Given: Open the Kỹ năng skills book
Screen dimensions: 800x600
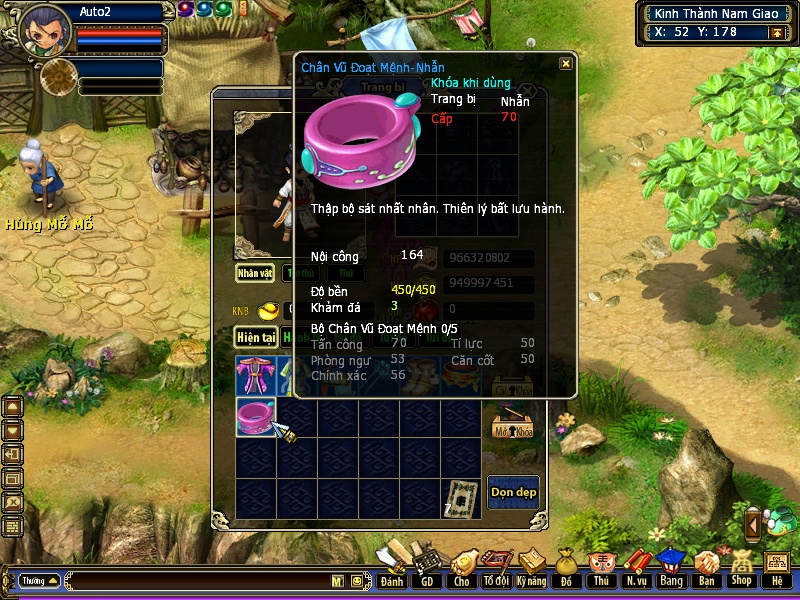Looking at the screenshot, I should [x=531, y=568].
